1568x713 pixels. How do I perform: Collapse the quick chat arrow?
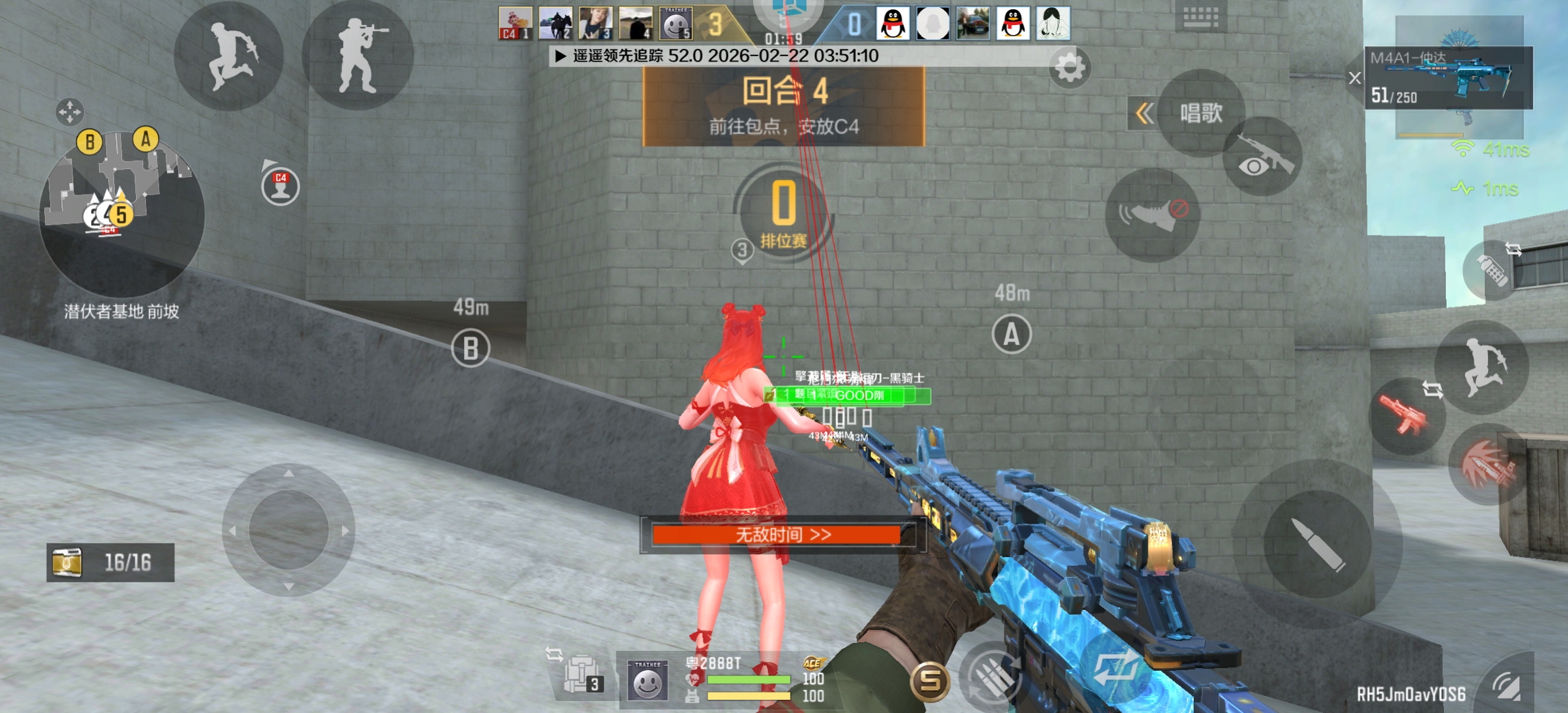pyautogui.click(x=1144, y=113)
